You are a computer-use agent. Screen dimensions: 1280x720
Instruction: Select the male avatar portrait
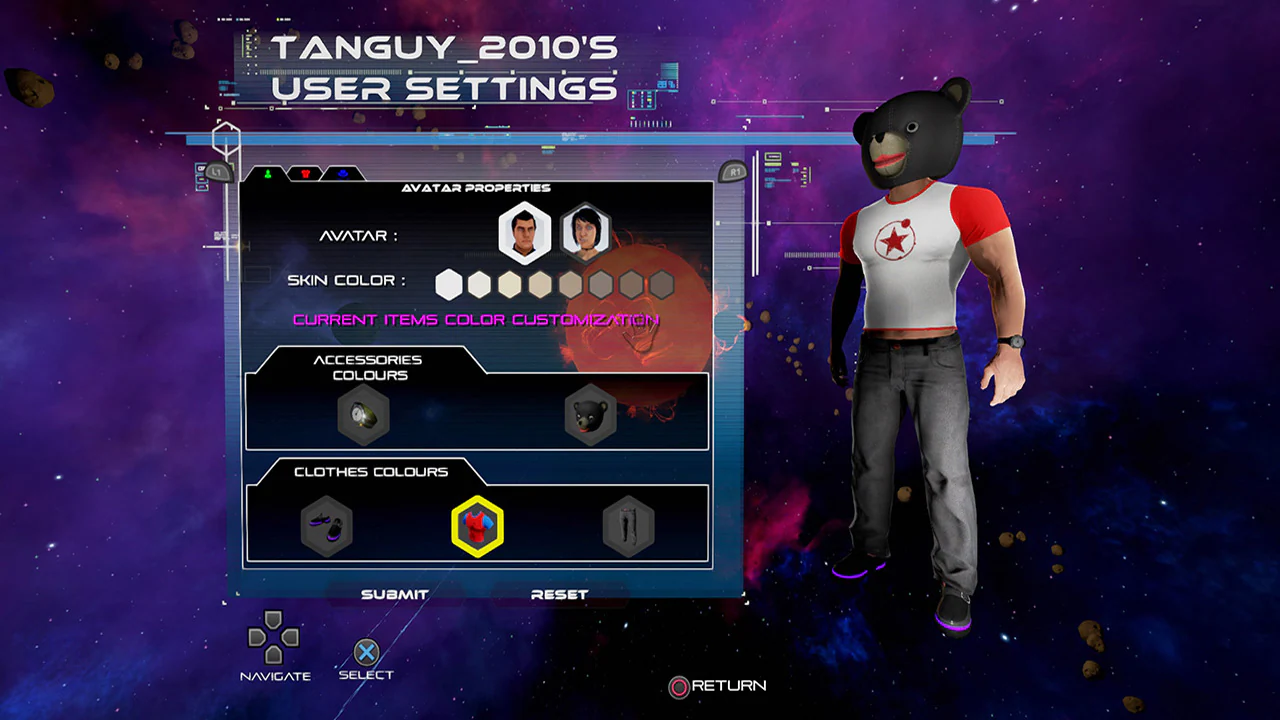pyautogui.click(x=524, y=231)
